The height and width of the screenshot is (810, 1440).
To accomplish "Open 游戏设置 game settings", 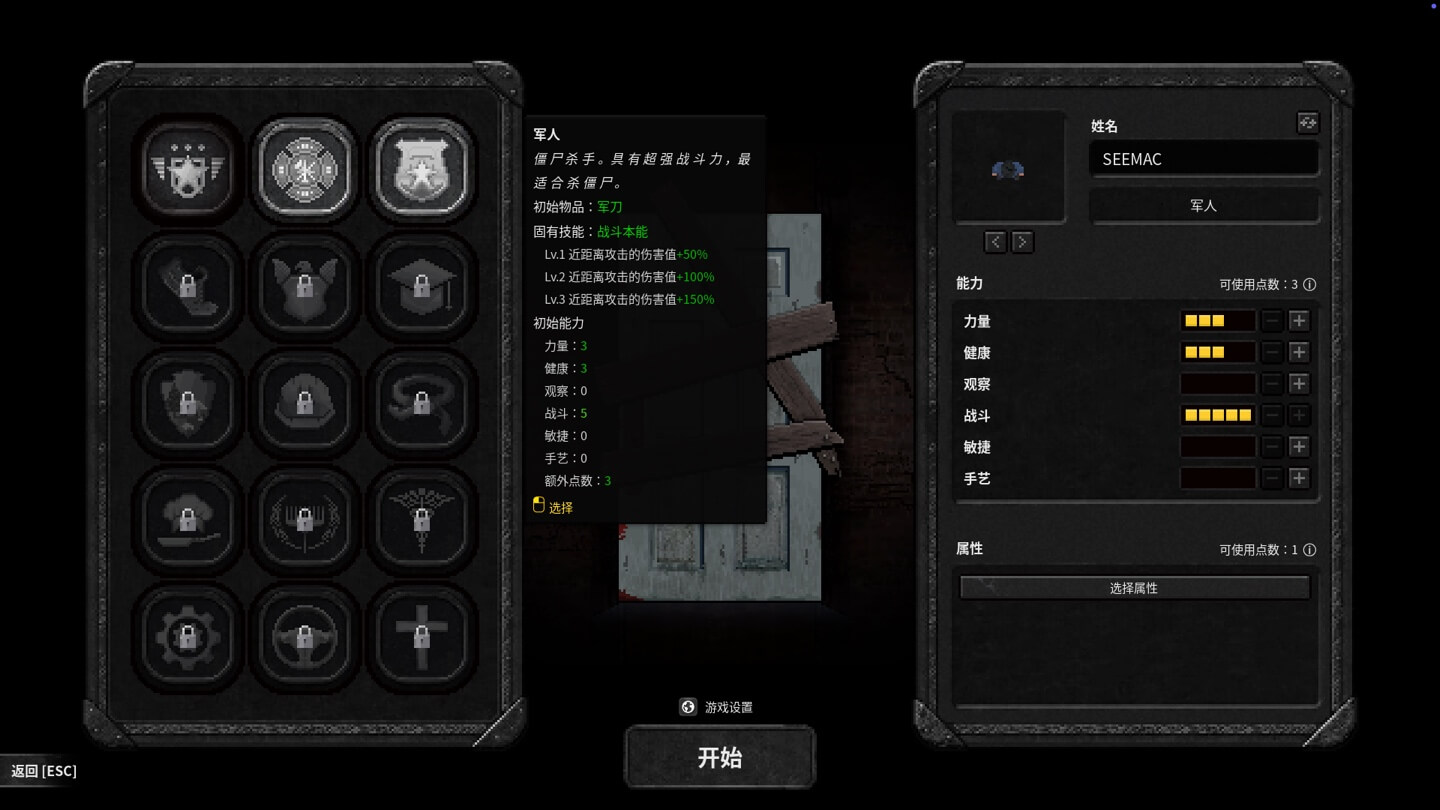I will click(716, 707).
